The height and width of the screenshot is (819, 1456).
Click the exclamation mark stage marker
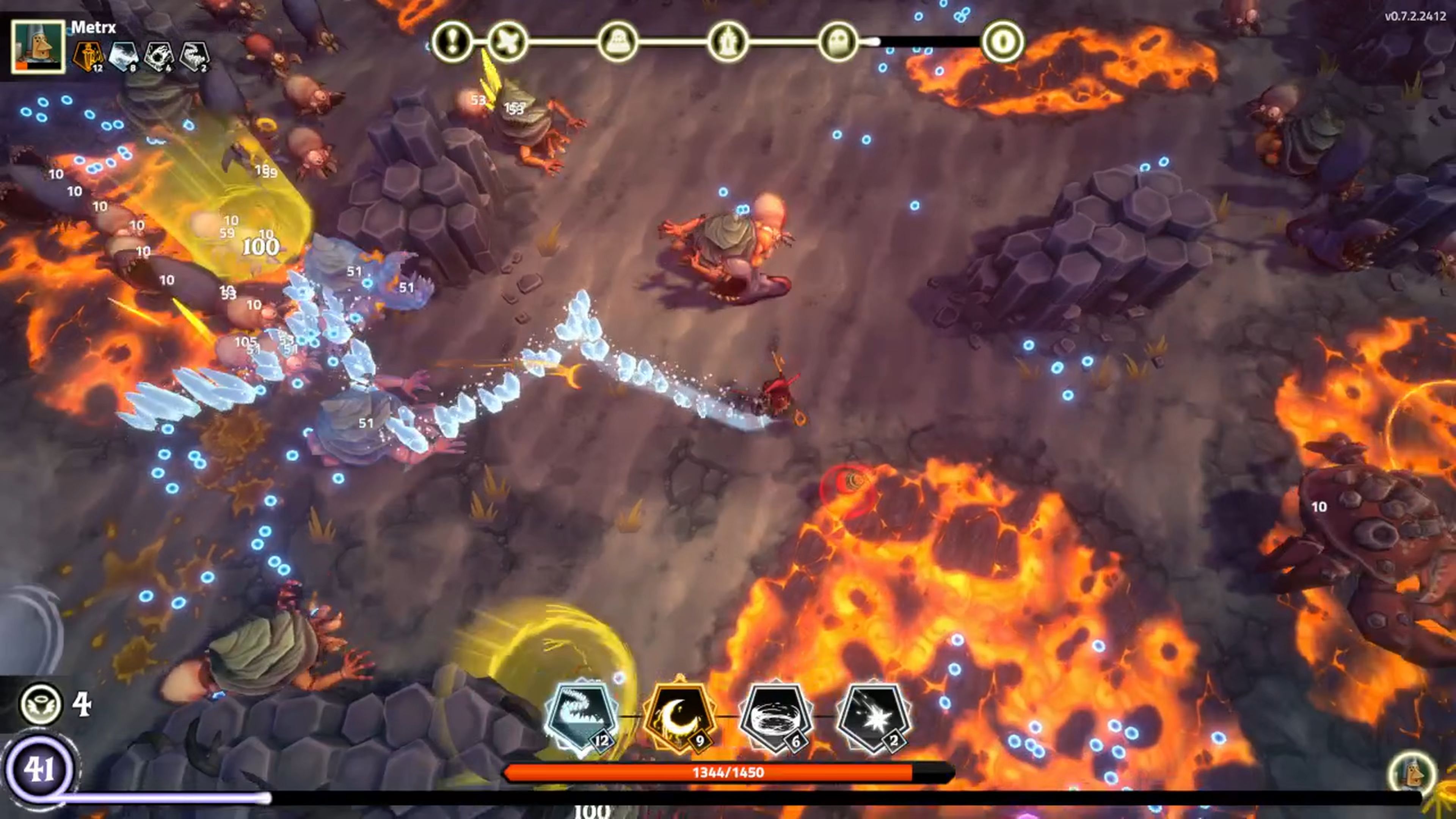point(452,41)
